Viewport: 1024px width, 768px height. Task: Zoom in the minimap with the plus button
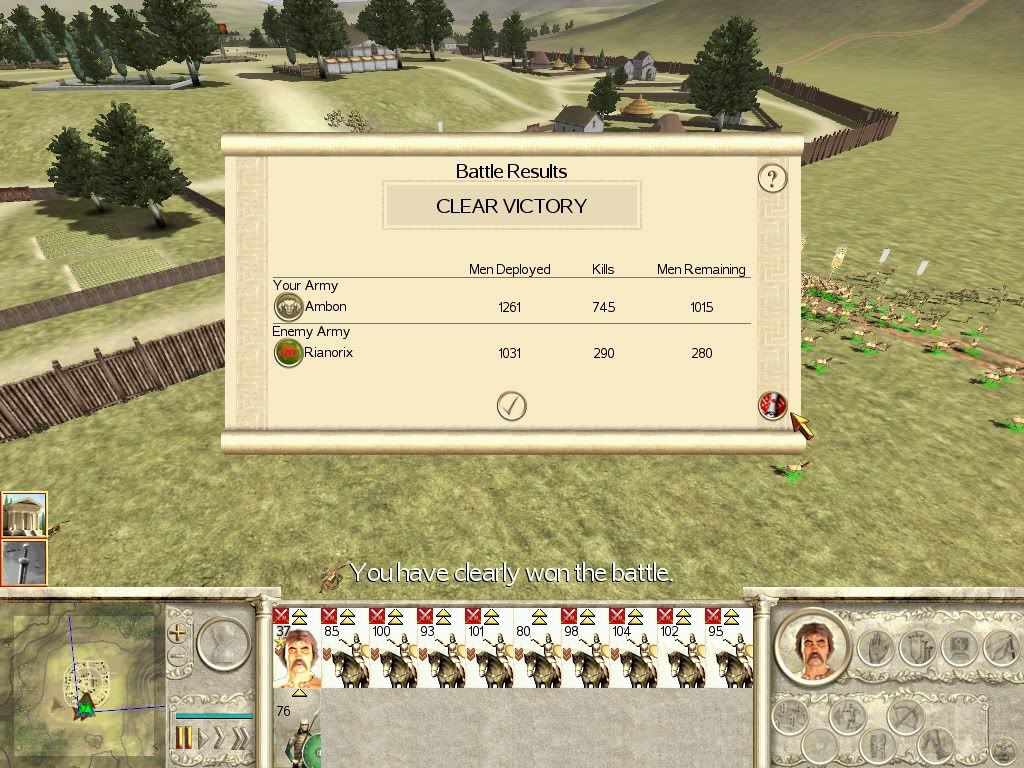pos(178,633)
